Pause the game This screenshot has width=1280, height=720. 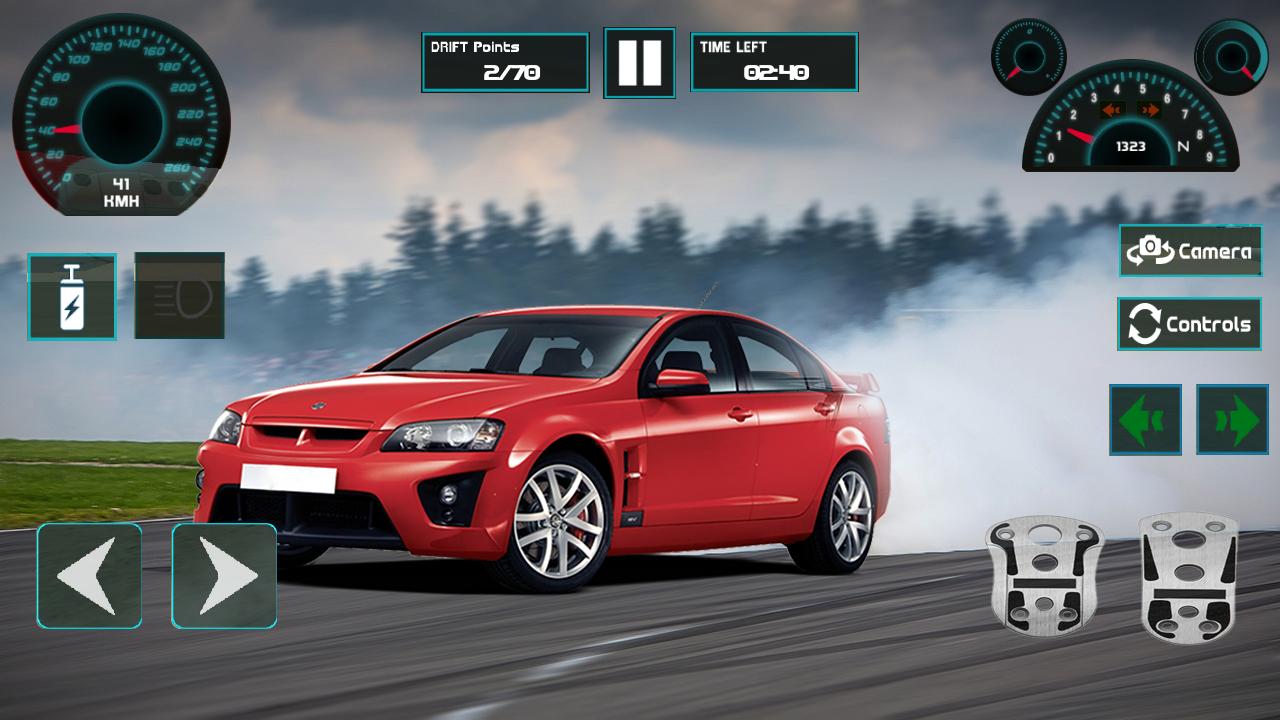tap(641, 61)
